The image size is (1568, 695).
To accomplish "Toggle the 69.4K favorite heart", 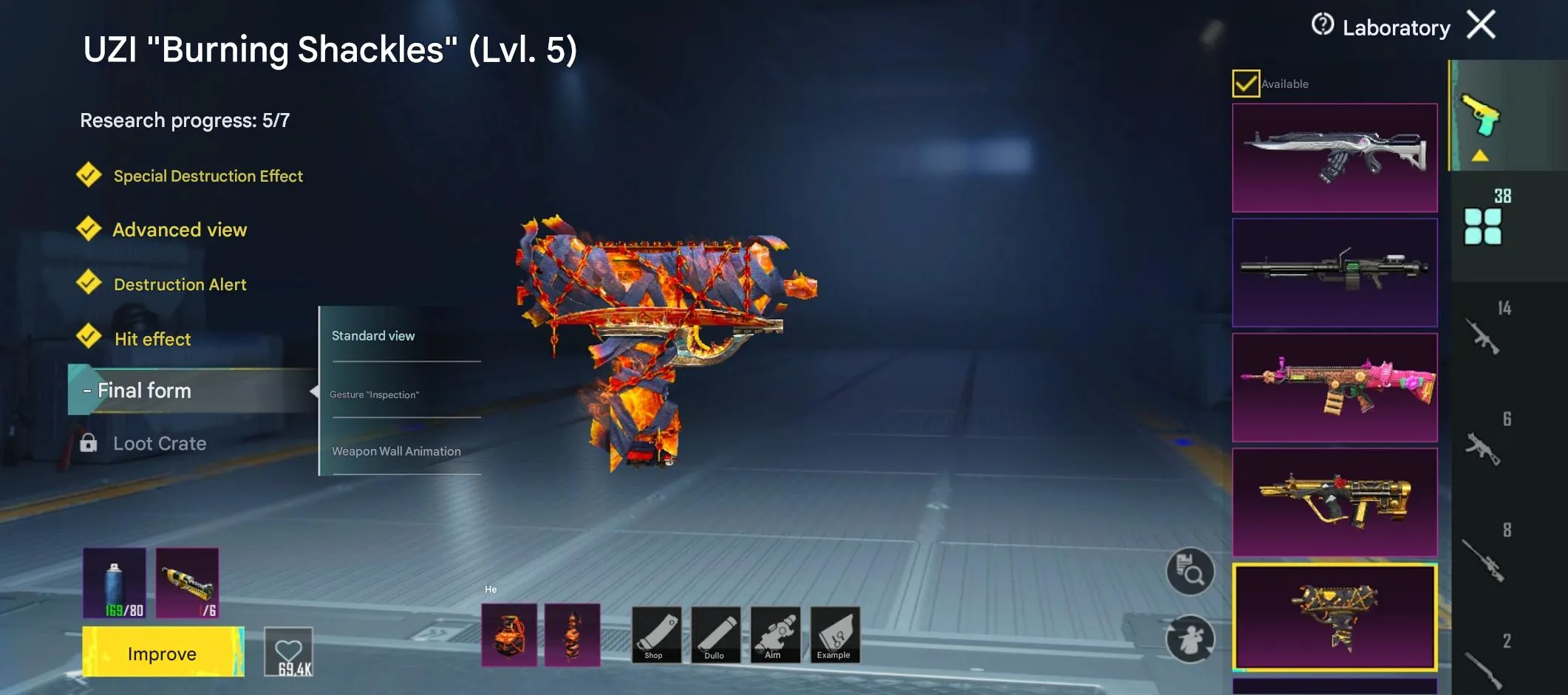I will point(289,651).
